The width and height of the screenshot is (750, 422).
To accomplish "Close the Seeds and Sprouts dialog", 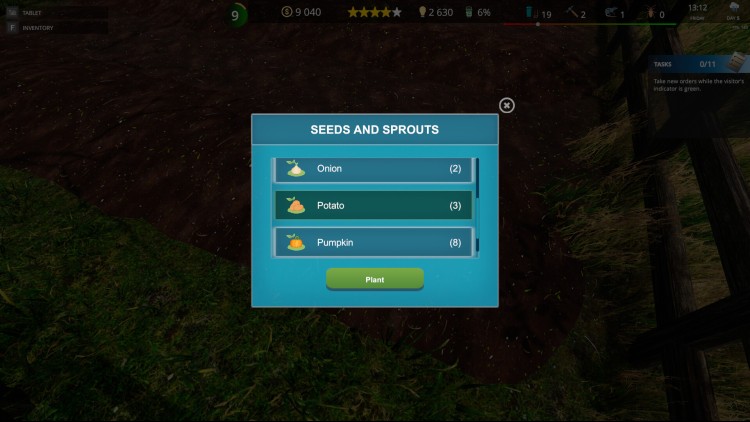I will (x=507, y=105).
